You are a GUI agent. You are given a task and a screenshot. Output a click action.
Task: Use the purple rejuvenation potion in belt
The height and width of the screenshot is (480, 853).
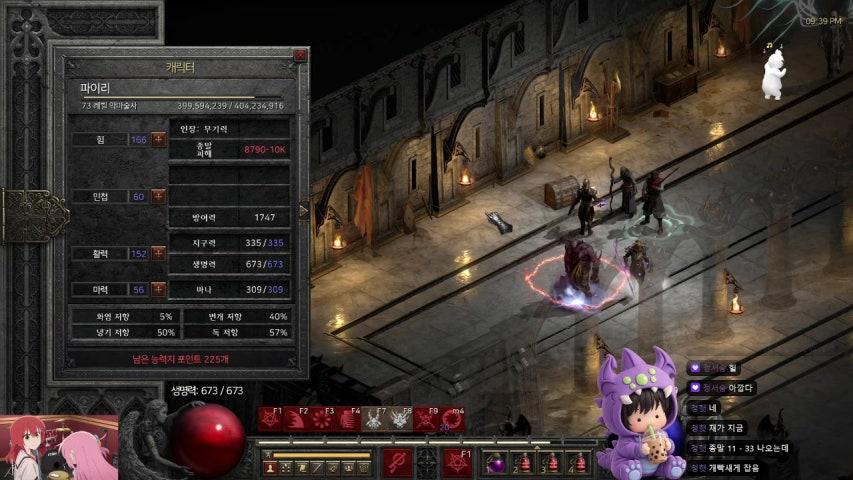497,464
